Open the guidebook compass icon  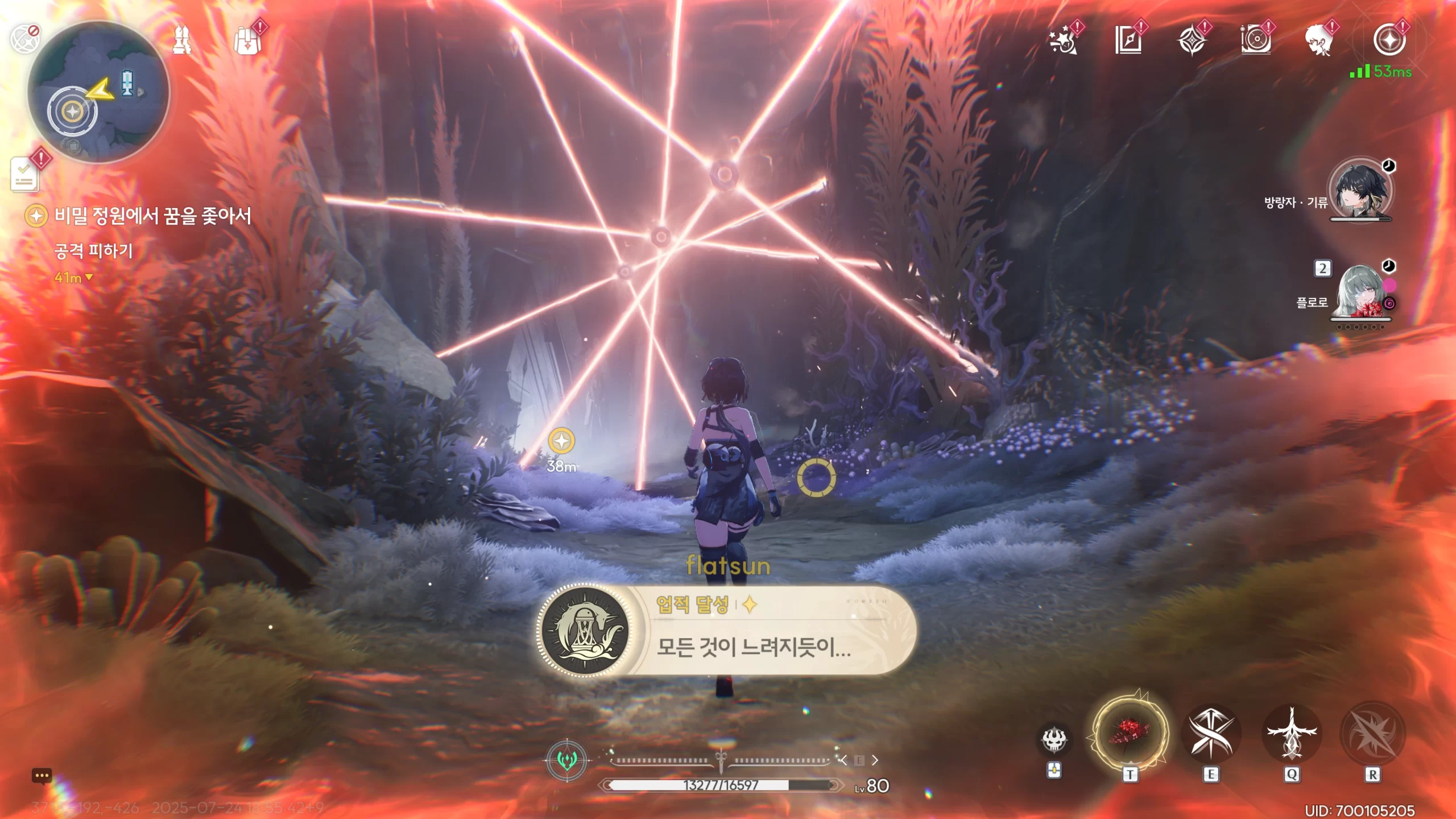pyautogui.click(x=1128, y=41)
